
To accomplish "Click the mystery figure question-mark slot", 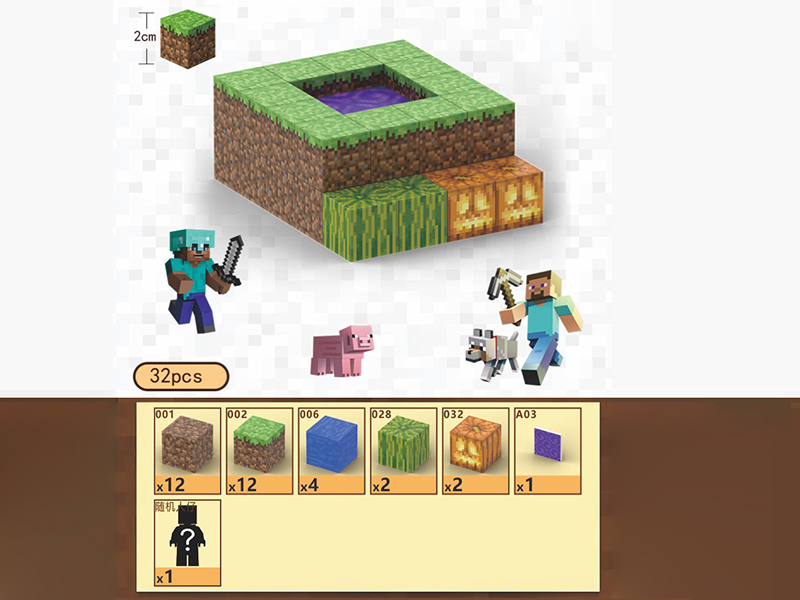I will 187,542.
